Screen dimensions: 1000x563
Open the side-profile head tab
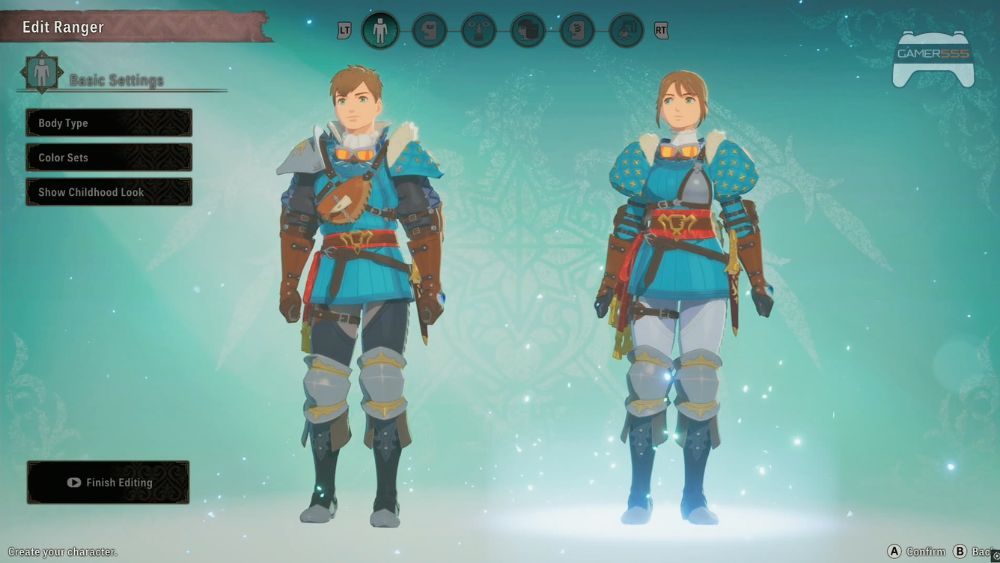(429, 30)
